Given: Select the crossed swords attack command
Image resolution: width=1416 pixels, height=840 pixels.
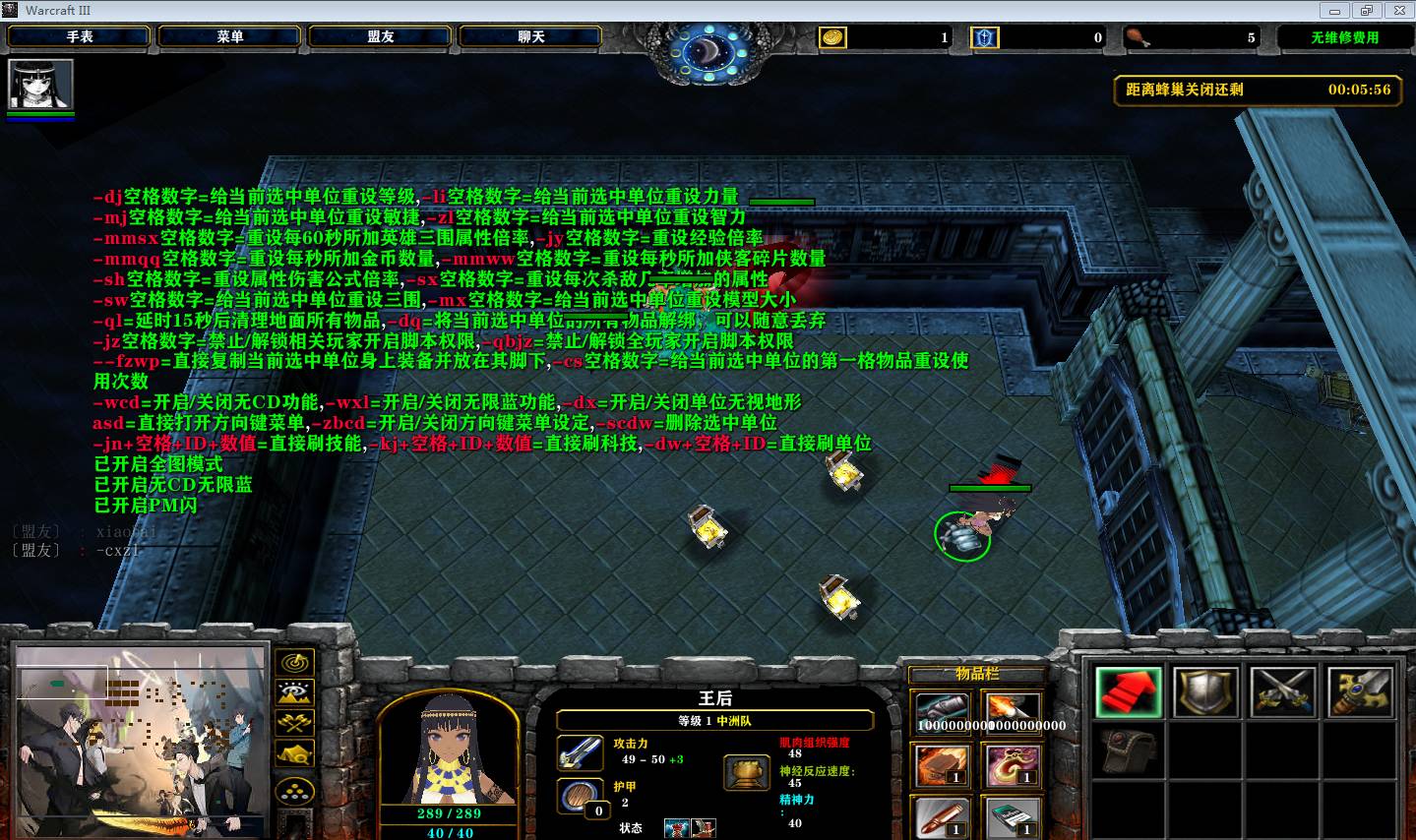Looking at the screenshot, I should coord(1283,690).
